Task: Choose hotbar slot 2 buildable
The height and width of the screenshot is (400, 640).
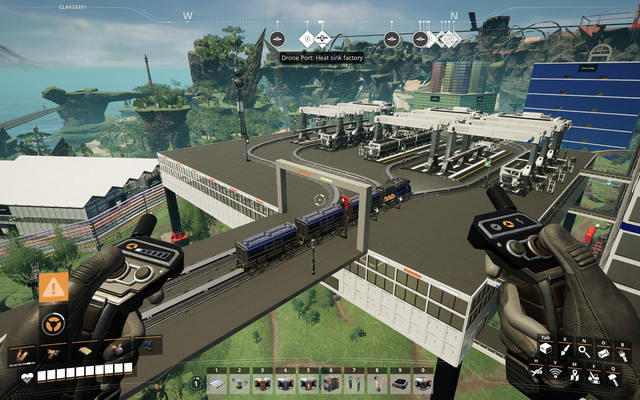Action: click(240, 384)
